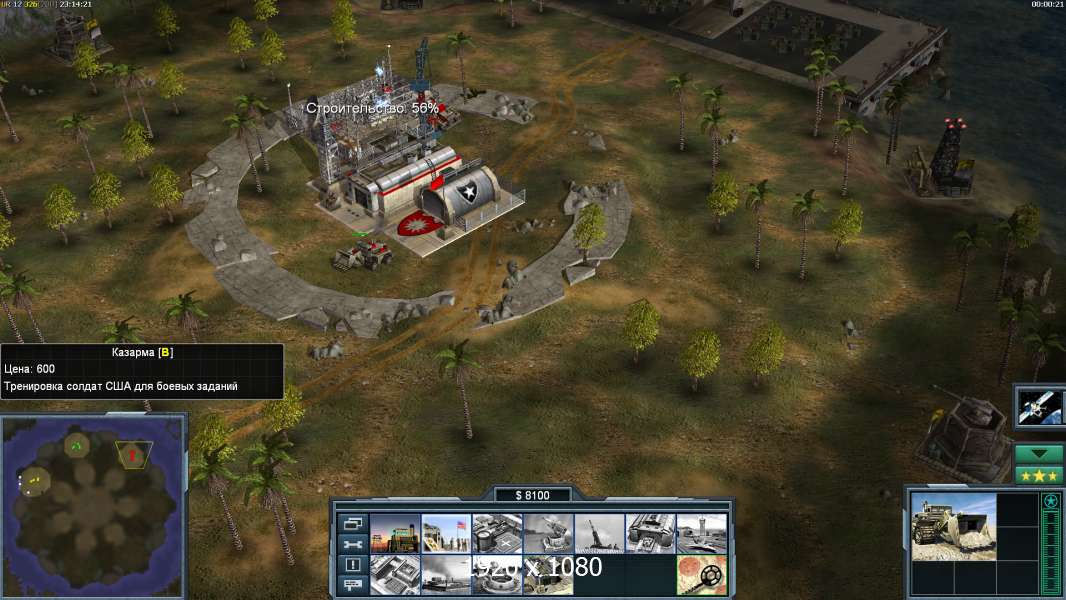1066x600 pixels.
Task: Click the green star emblem icon
Action: [1051, 501]
